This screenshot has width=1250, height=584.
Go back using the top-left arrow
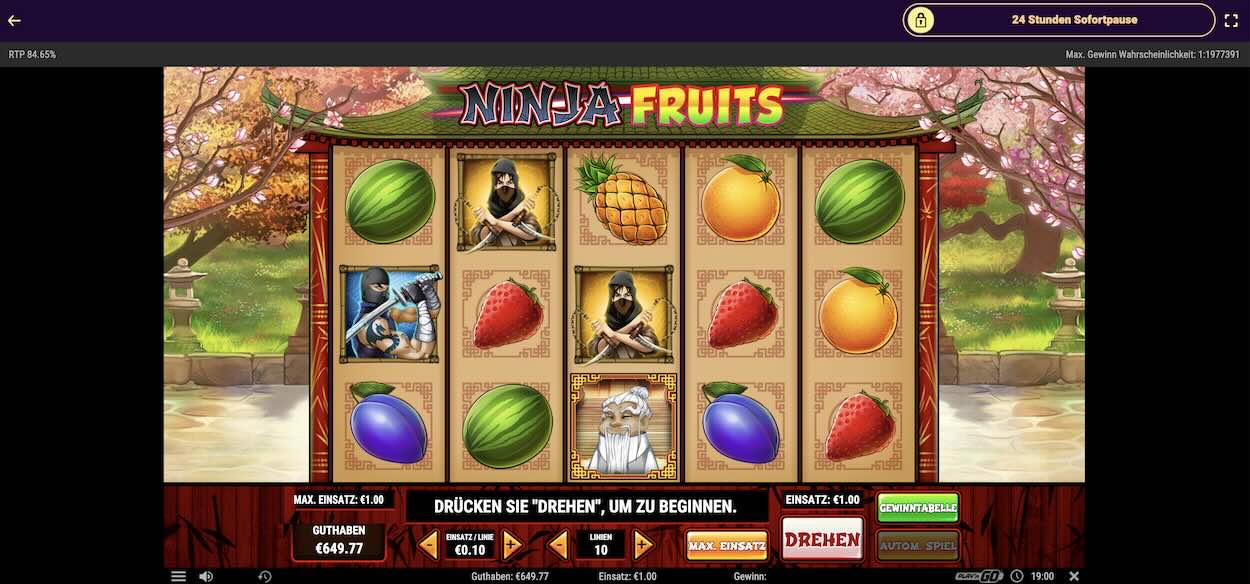[x=14, y=20]
